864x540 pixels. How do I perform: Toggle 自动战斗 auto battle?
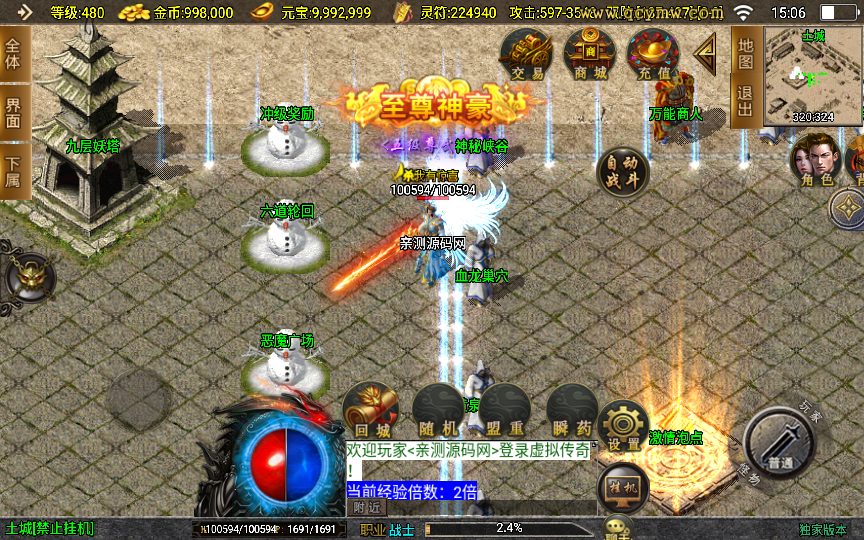[x=621, y=173]
